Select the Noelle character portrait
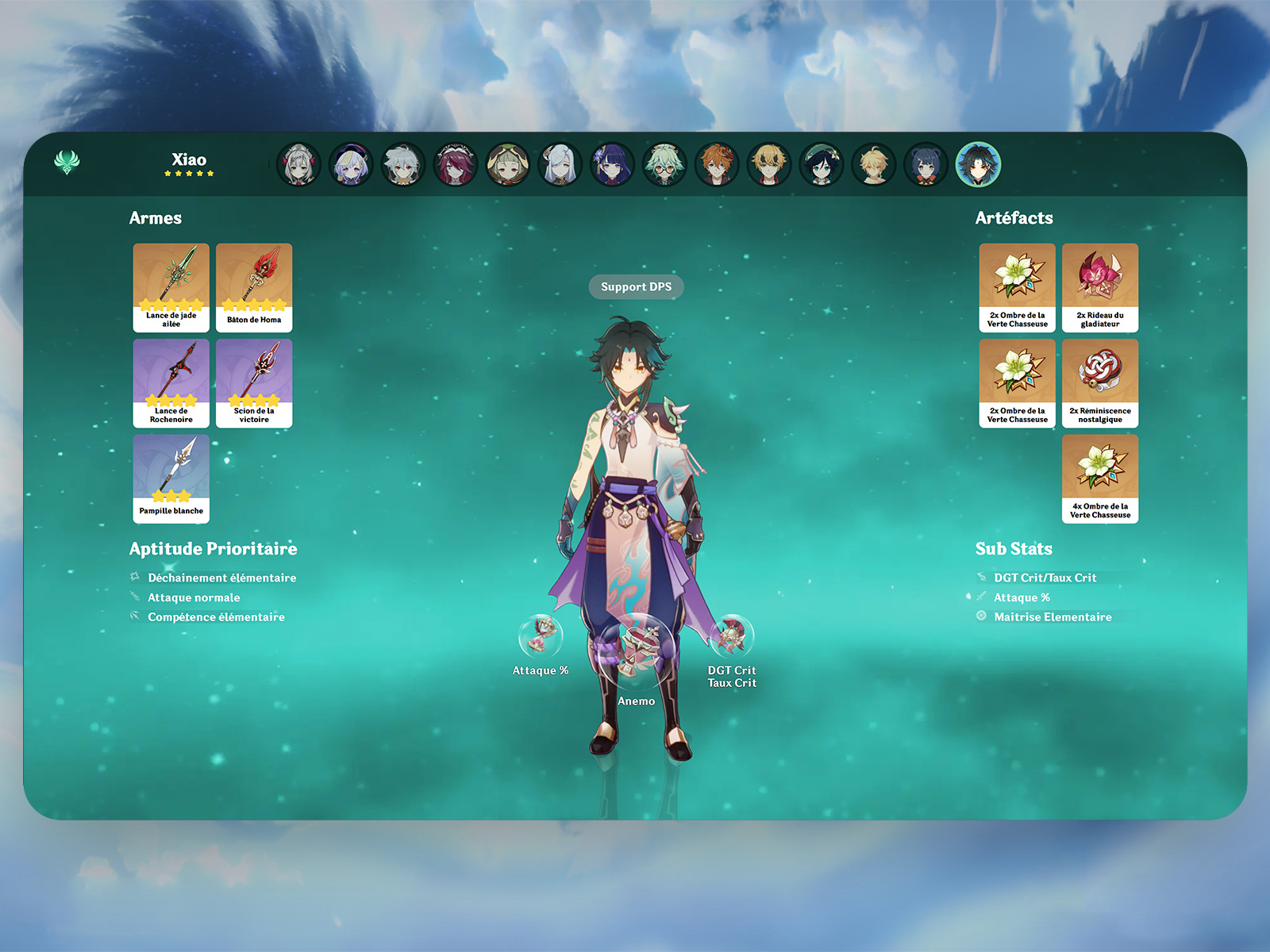1270x952 pixels. click(x=298, y=165)
